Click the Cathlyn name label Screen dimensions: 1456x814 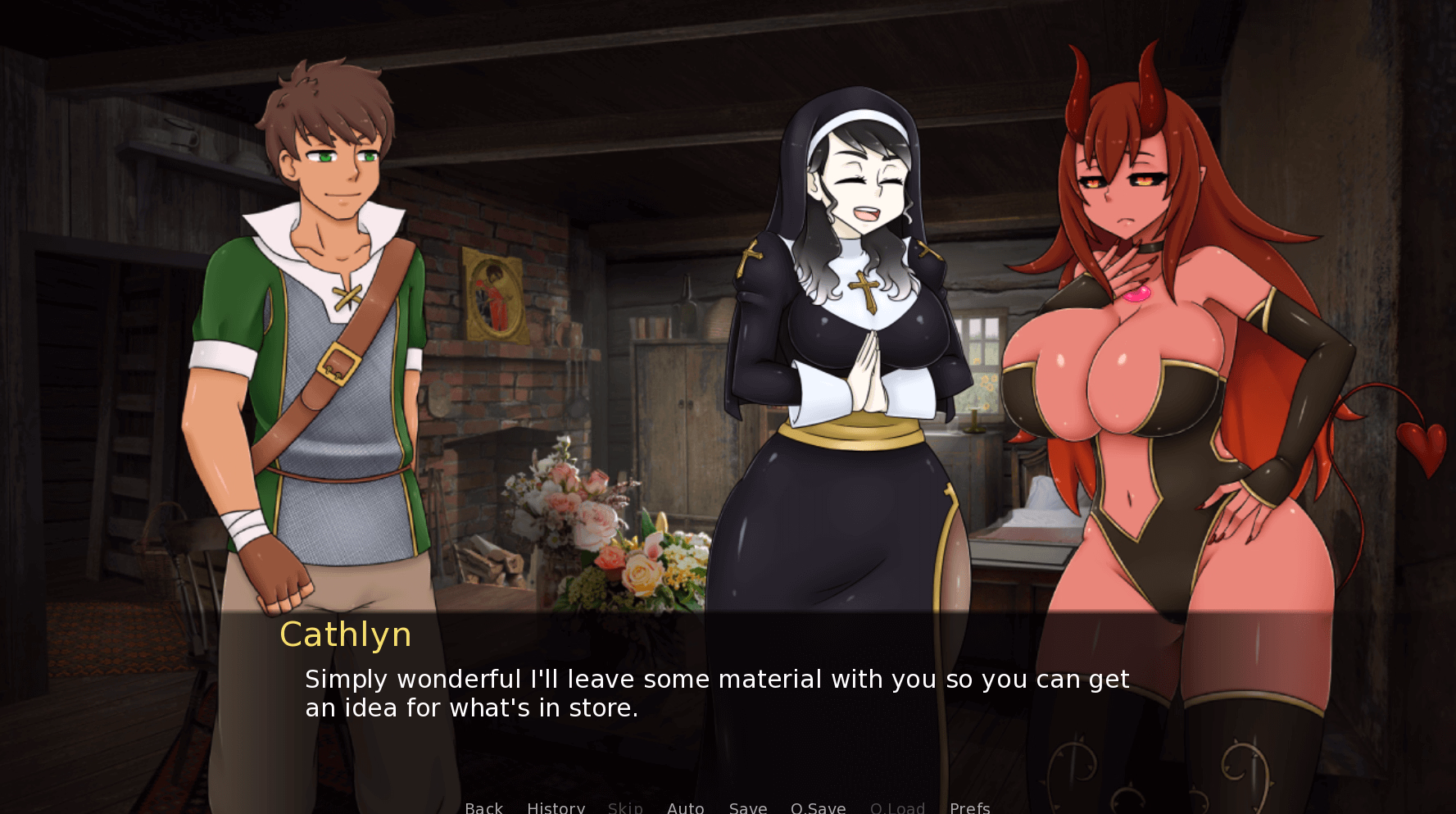[x=345, y=634]
